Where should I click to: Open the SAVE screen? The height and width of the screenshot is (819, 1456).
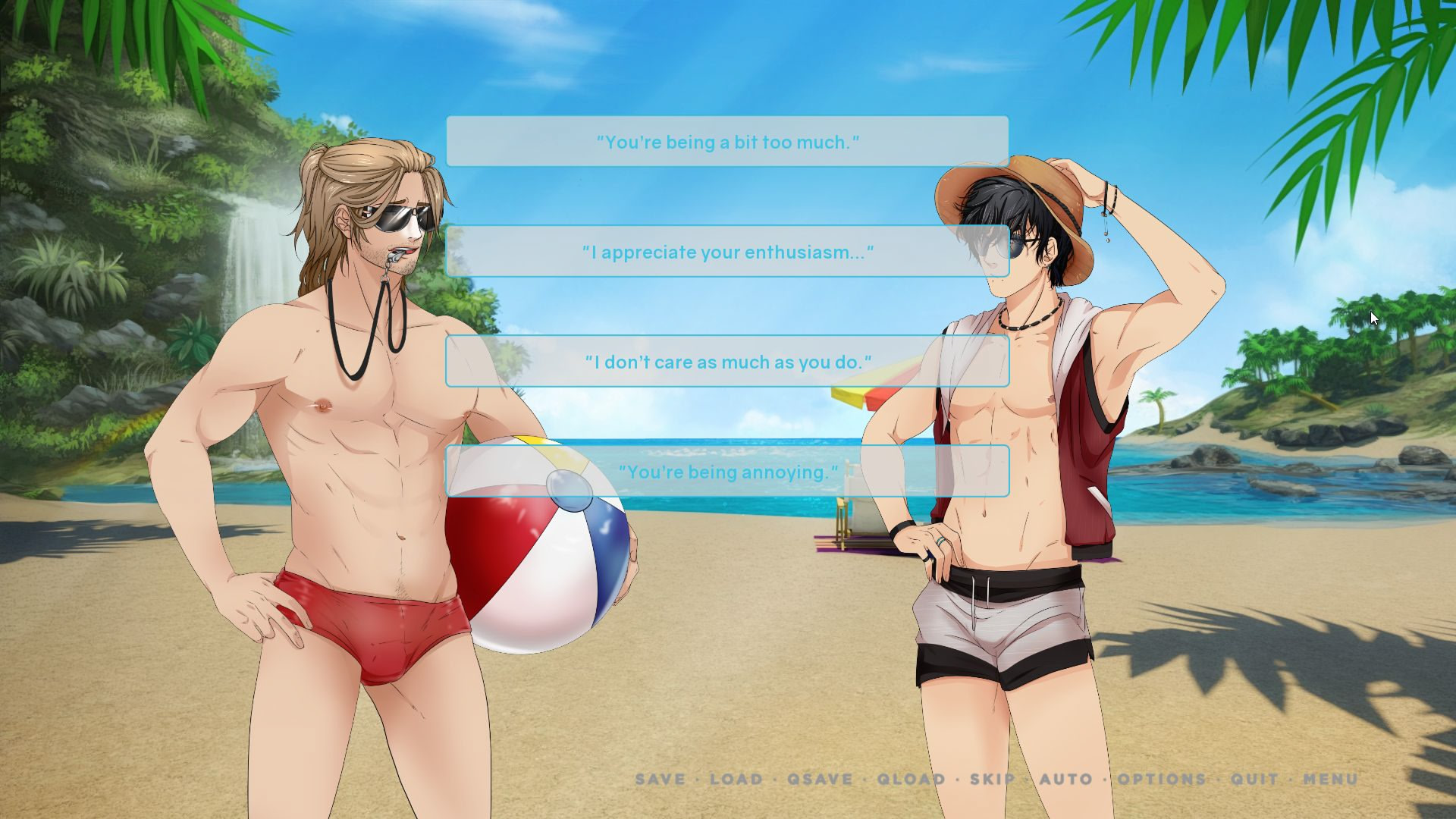(x=659, y=780)
